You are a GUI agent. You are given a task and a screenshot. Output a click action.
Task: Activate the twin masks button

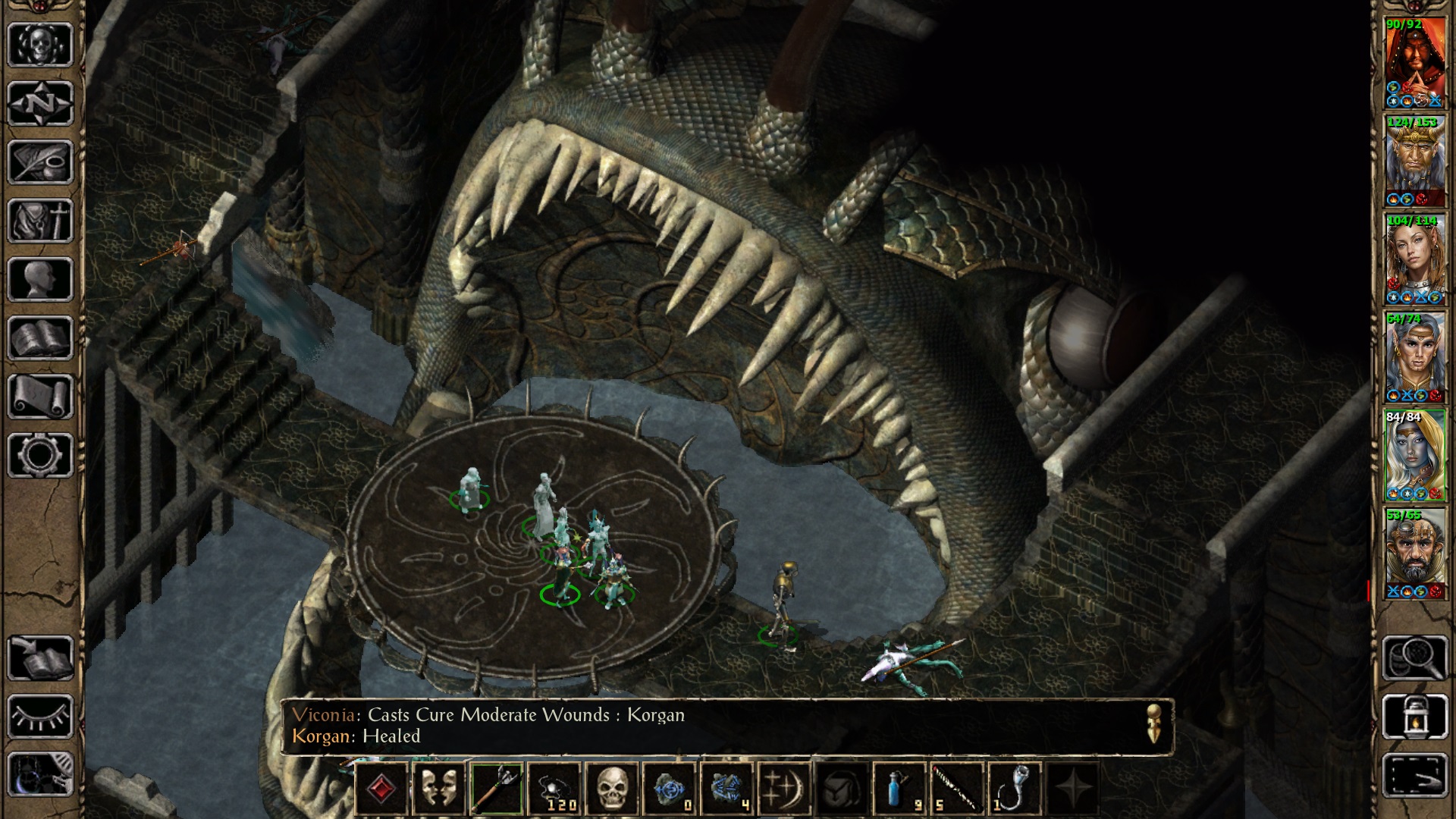439,789
